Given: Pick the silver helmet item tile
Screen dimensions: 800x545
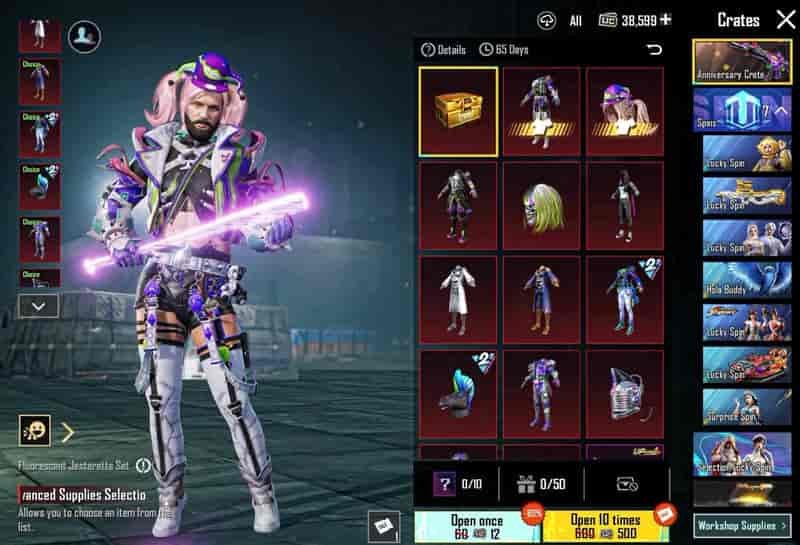Looking at the screenshot, I should tap(625, 392).
